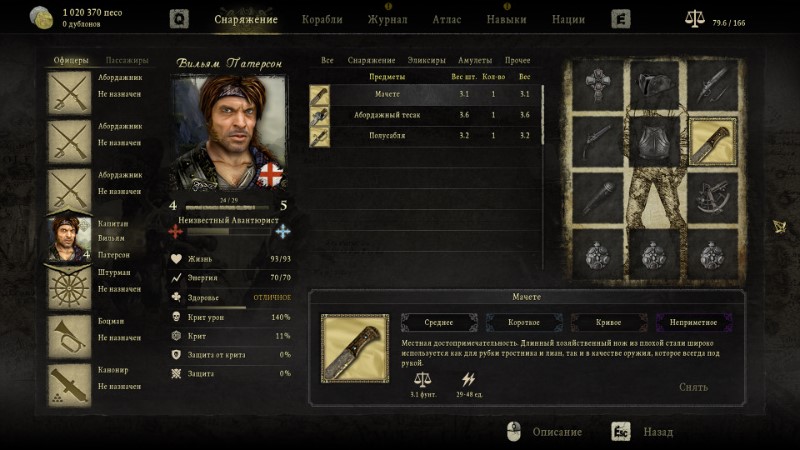Select the Абордажный тесак item row

click(x=385, y=115)
